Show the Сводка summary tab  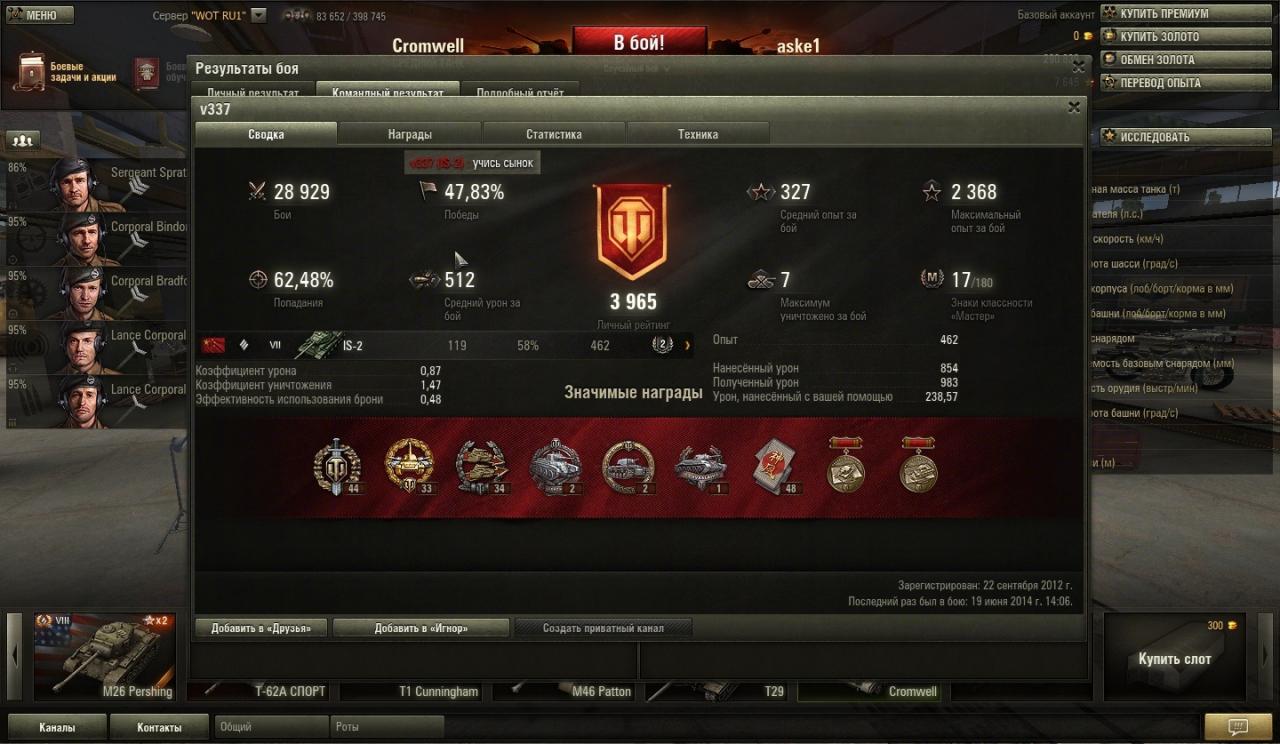pyautogui.click(x=266, y=134)
